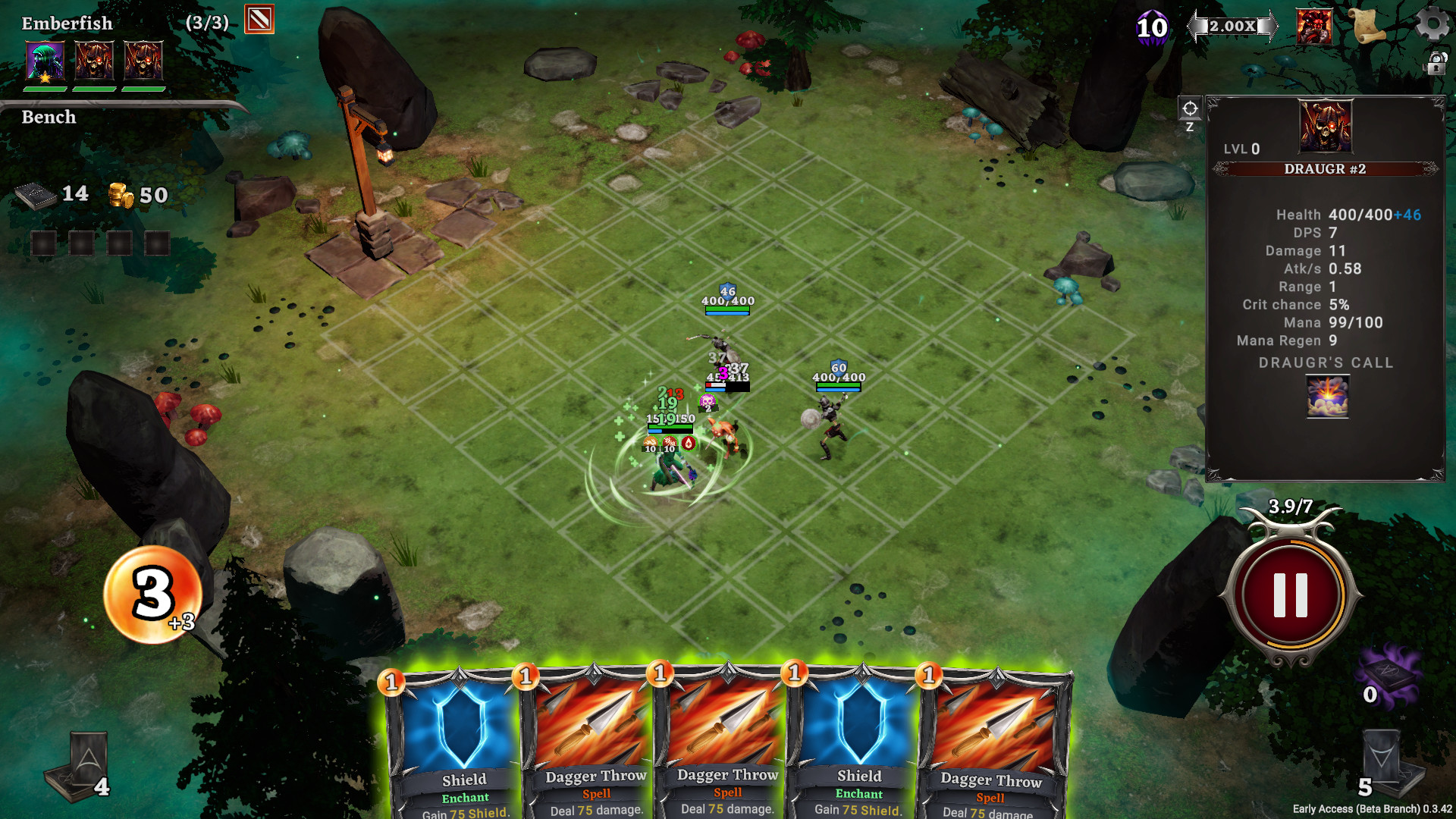
Task: Select the green hooded hero portrait
Action: point(45,61)
